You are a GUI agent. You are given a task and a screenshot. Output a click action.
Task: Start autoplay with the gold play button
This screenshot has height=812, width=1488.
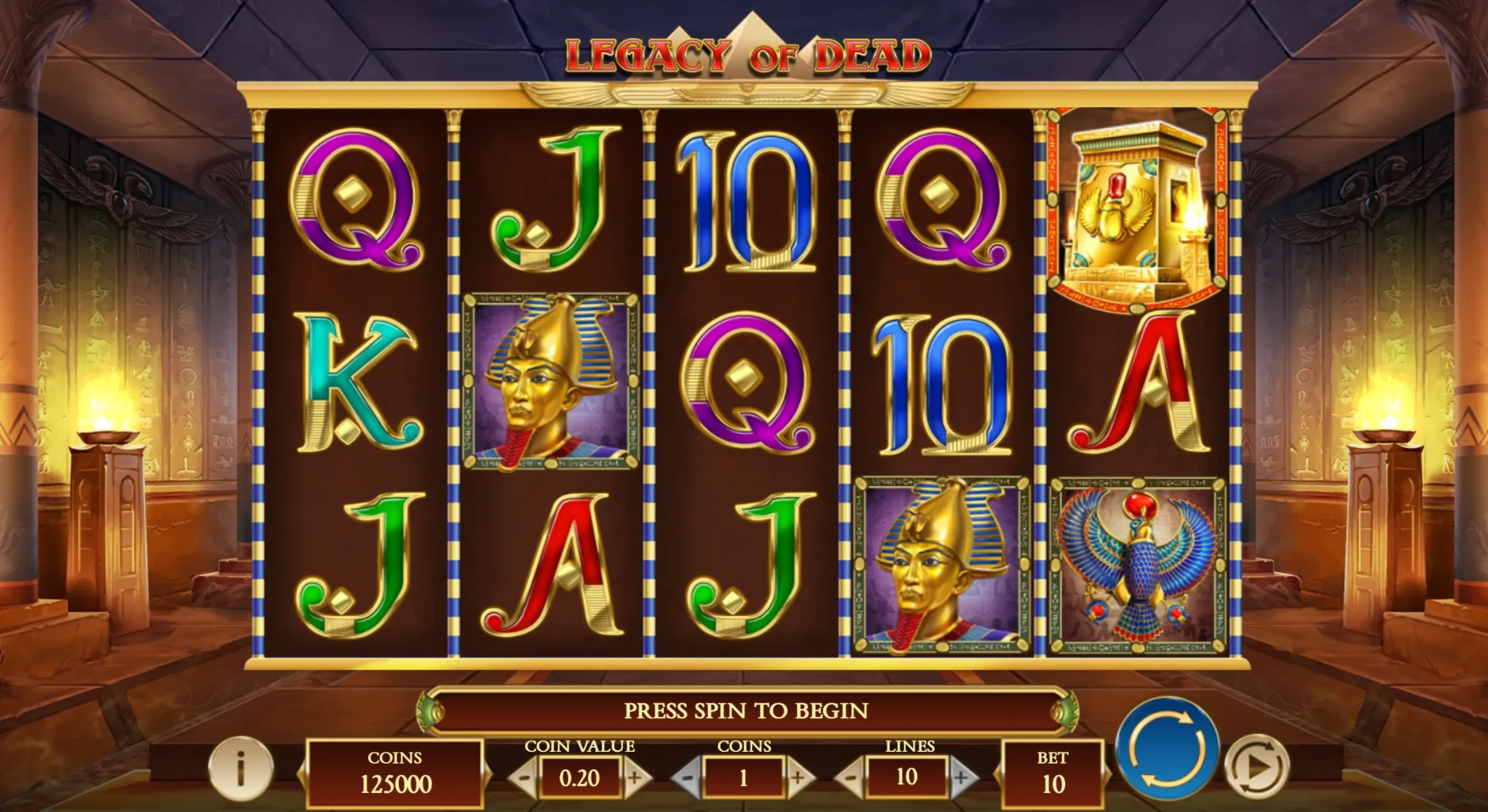click(1256, 766)
